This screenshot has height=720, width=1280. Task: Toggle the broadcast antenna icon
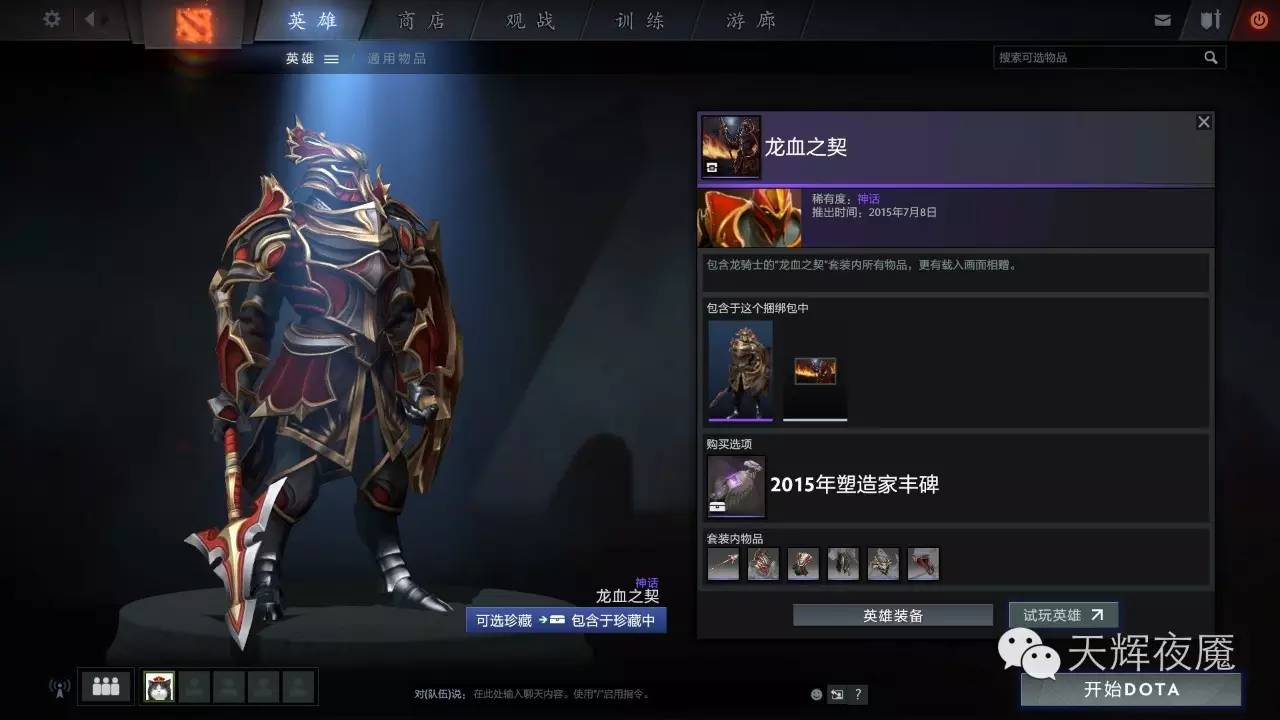(57, 687)
